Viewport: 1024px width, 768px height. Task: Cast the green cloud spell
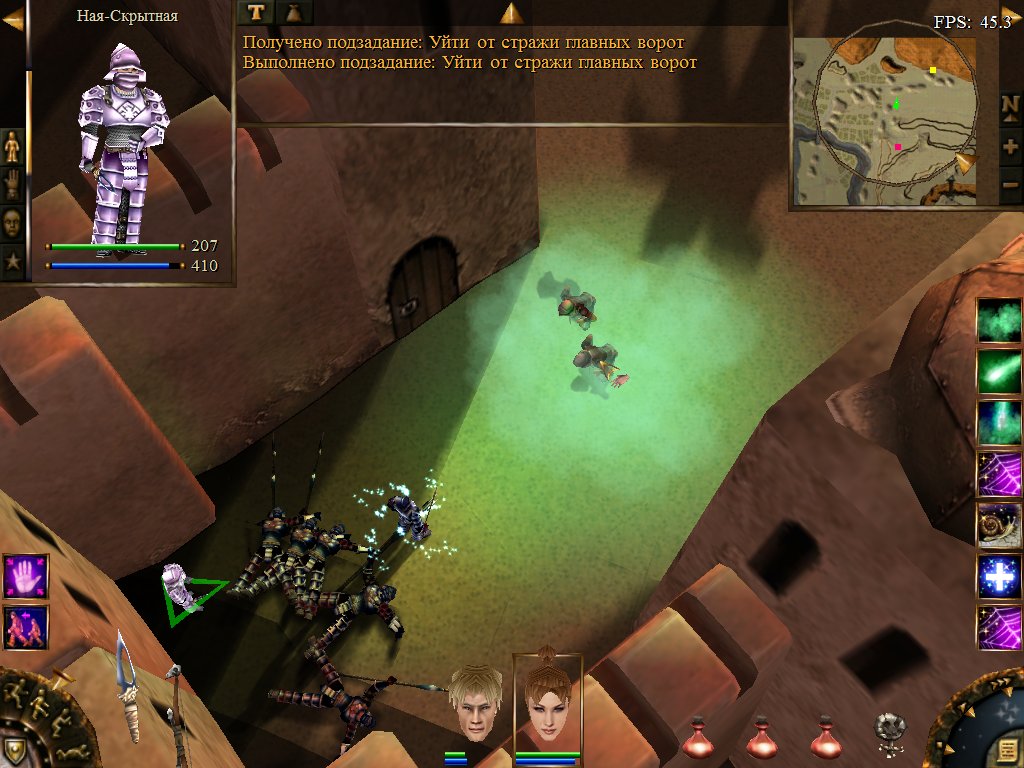coord(1000,321)
